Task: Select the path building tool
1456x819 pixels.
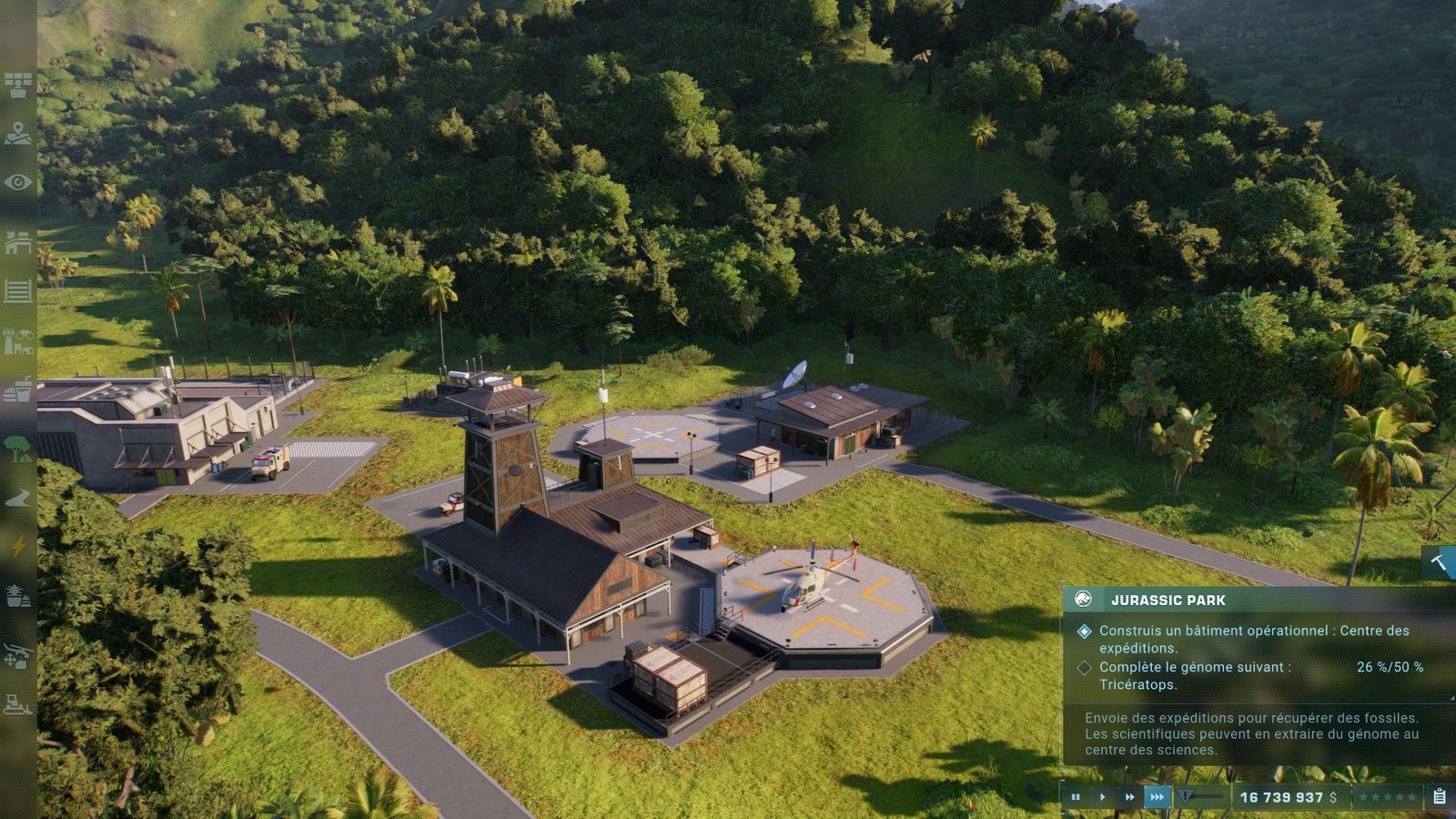Action: (x=17, y=498)
